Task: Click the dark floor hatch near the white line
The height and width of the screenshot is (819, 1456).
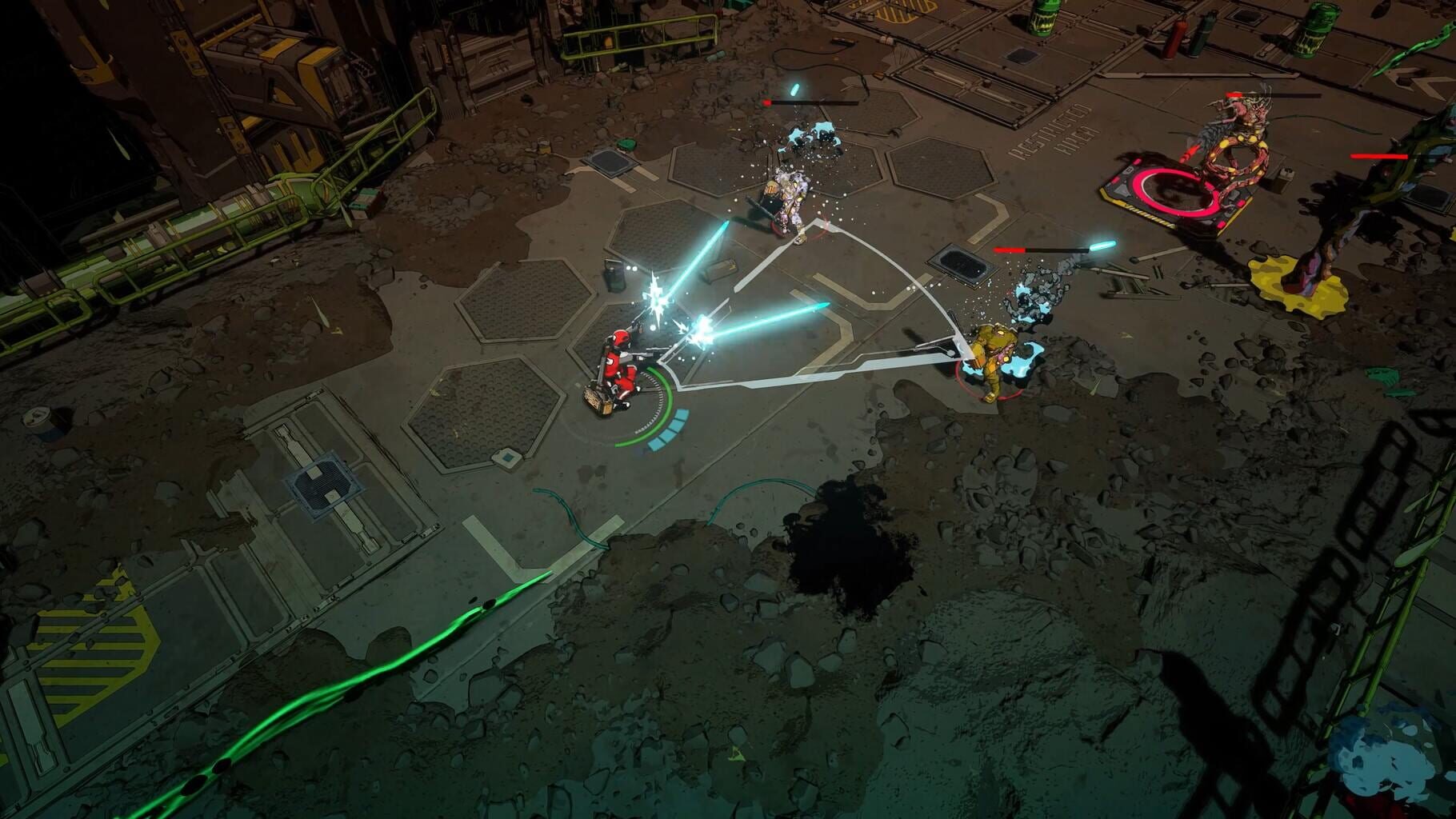Action: point(960,264)
